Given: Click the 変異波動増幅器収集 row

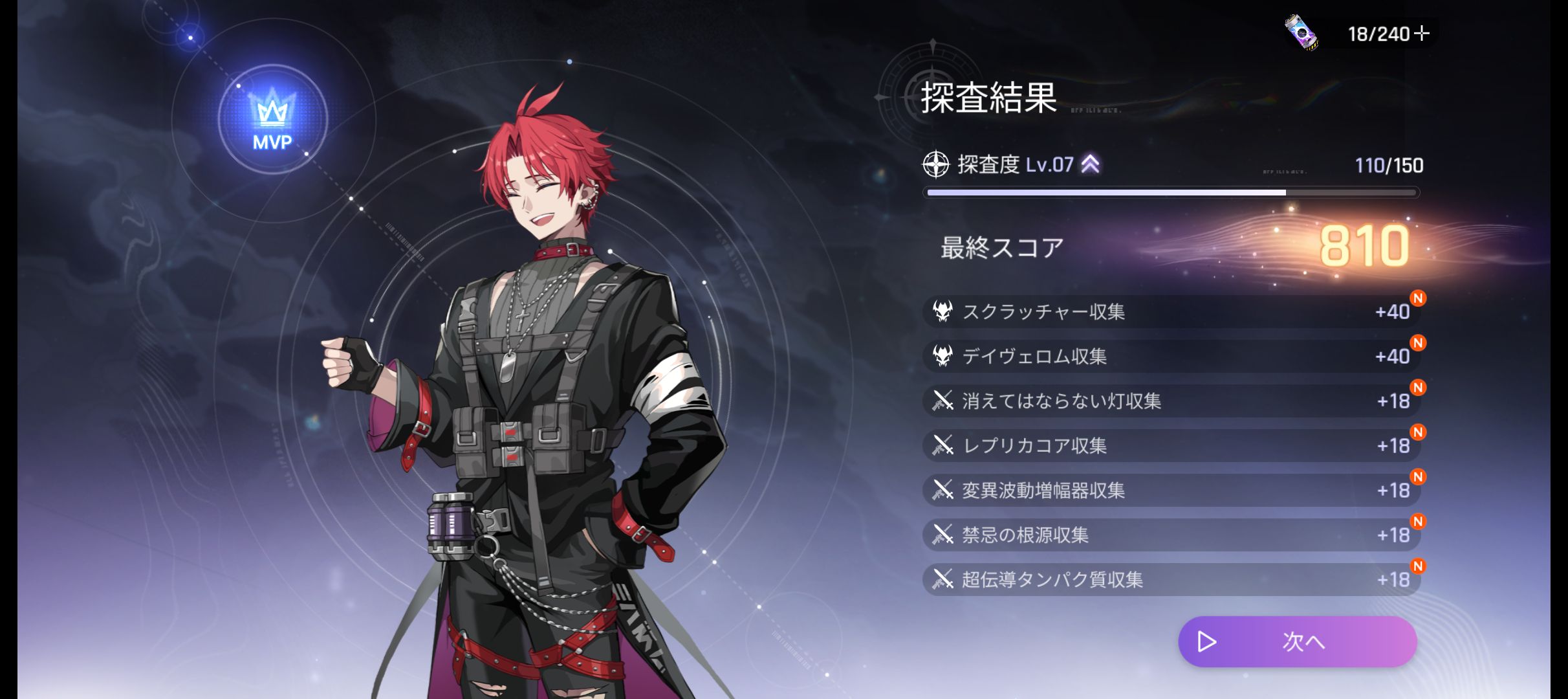Looking at the screenshot, I should (x=1171, y=491).
